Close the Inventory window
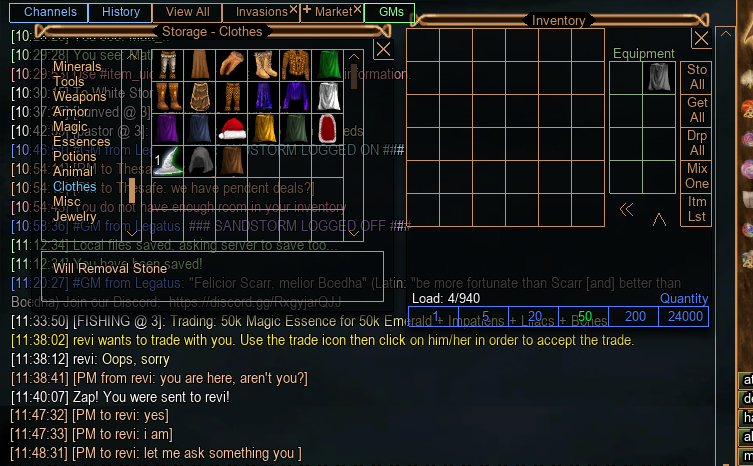 [x=701, y=38]
